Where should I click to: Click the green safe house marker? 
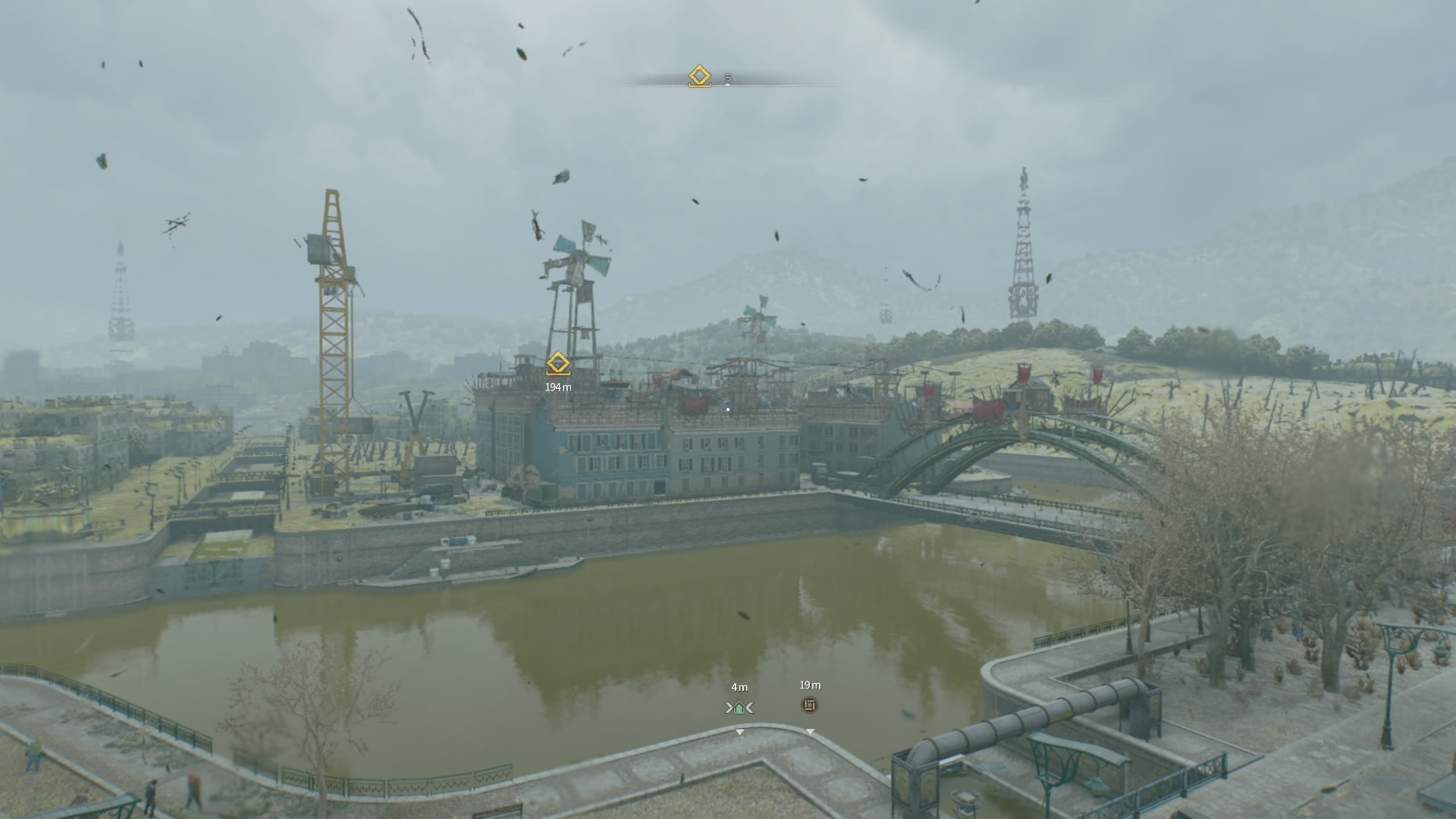[739, 708]
